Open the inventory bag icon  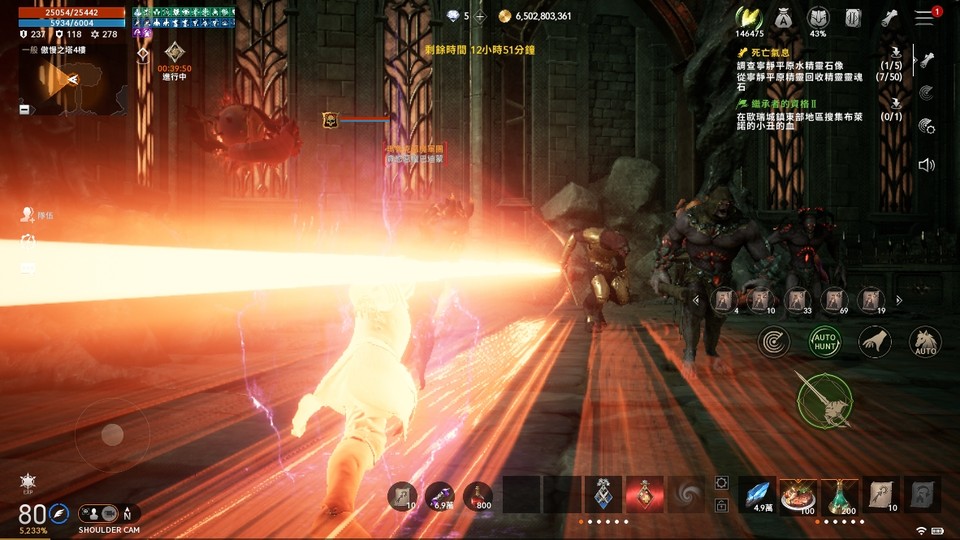[x=781, y=18]
